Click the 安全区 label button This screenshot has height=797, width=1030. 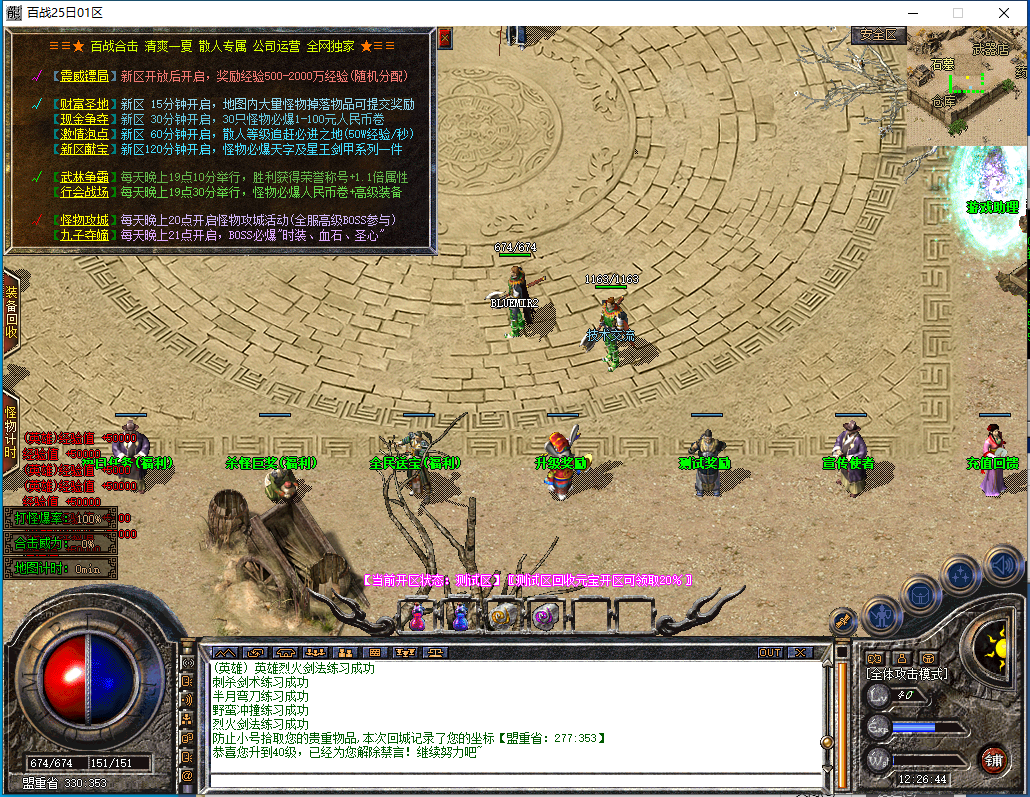coord(879,35)
